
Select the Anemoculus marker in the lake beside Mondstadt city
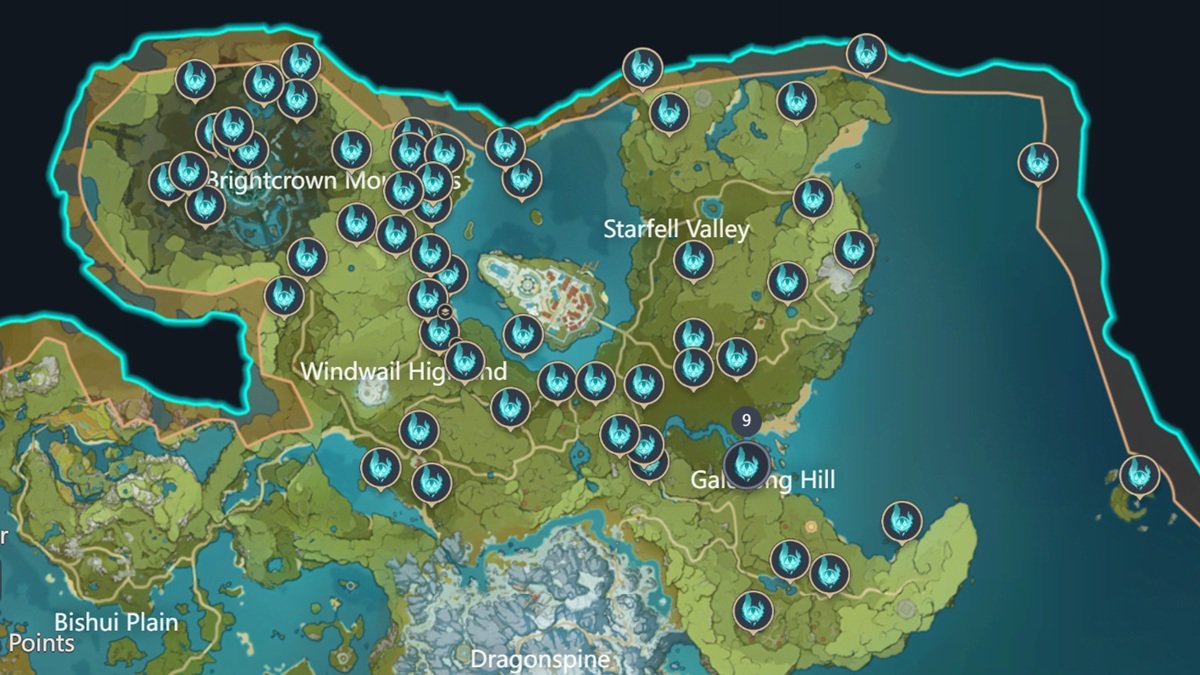[x=522, y=335]
